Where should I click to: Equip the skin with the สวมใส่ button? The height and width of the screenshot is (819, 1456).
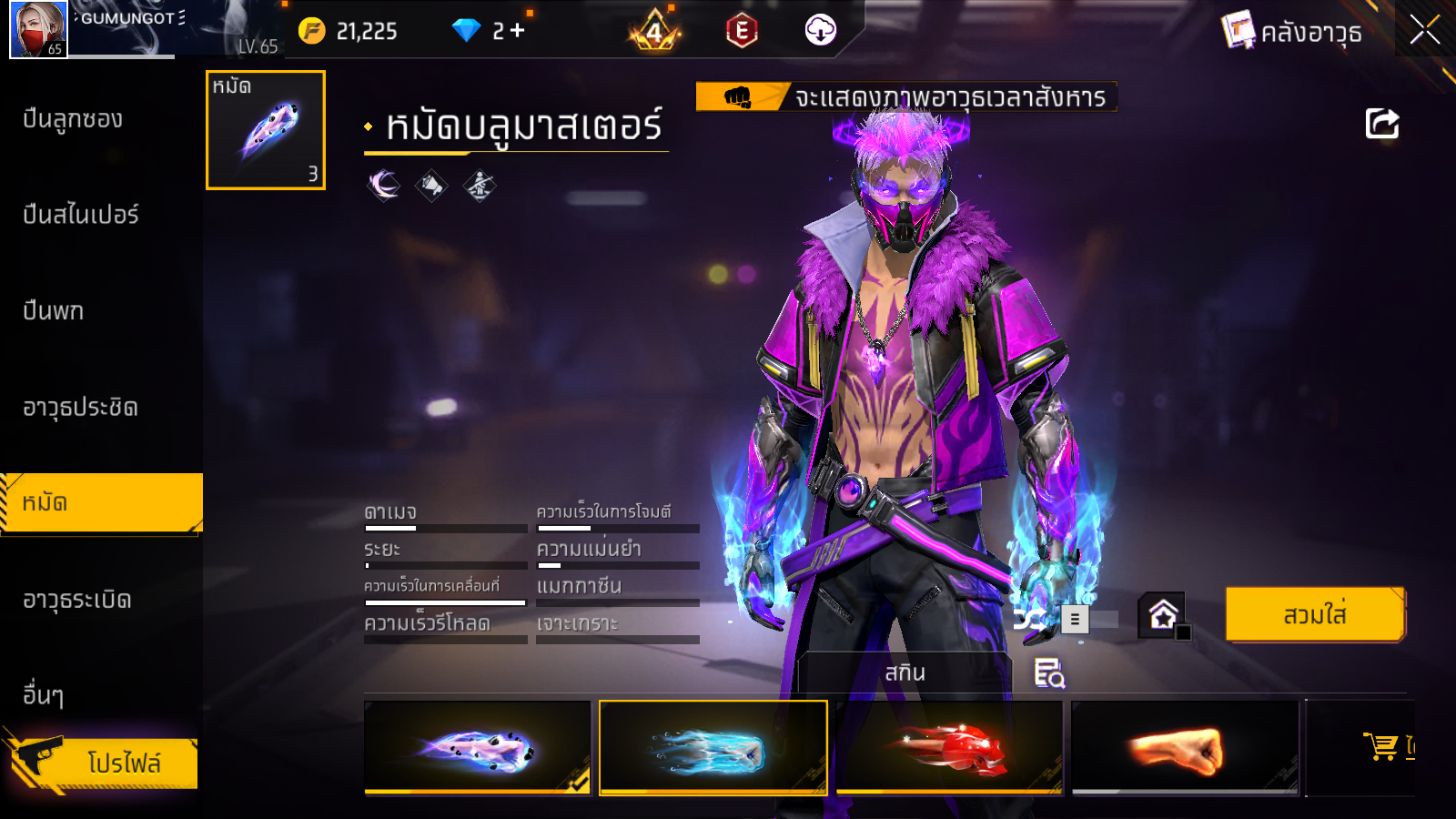tap(1314, 615)
